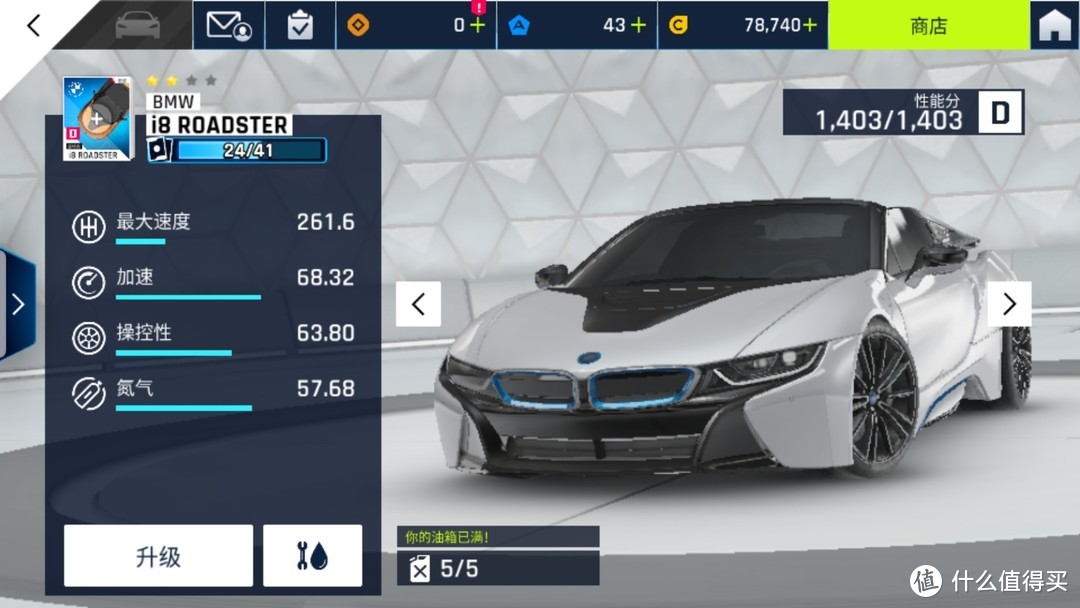Select the i8 Roadster blueprint card
1080x608 pixels.
(x=97, y=120)
